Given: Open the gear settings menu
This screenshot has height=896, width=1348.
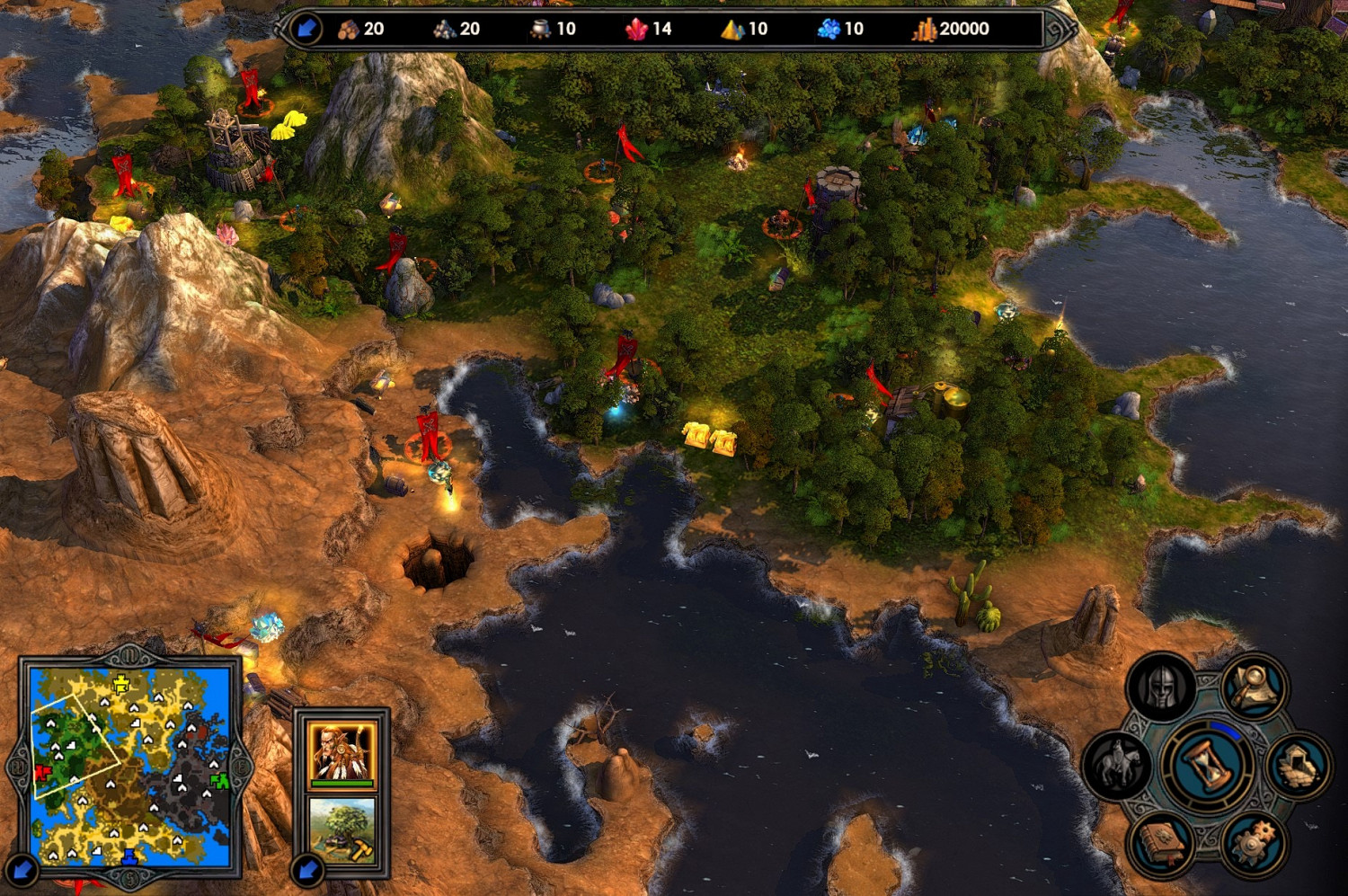Looking at the screenshot, I should pyautogui.click(x=1255, y=845).
